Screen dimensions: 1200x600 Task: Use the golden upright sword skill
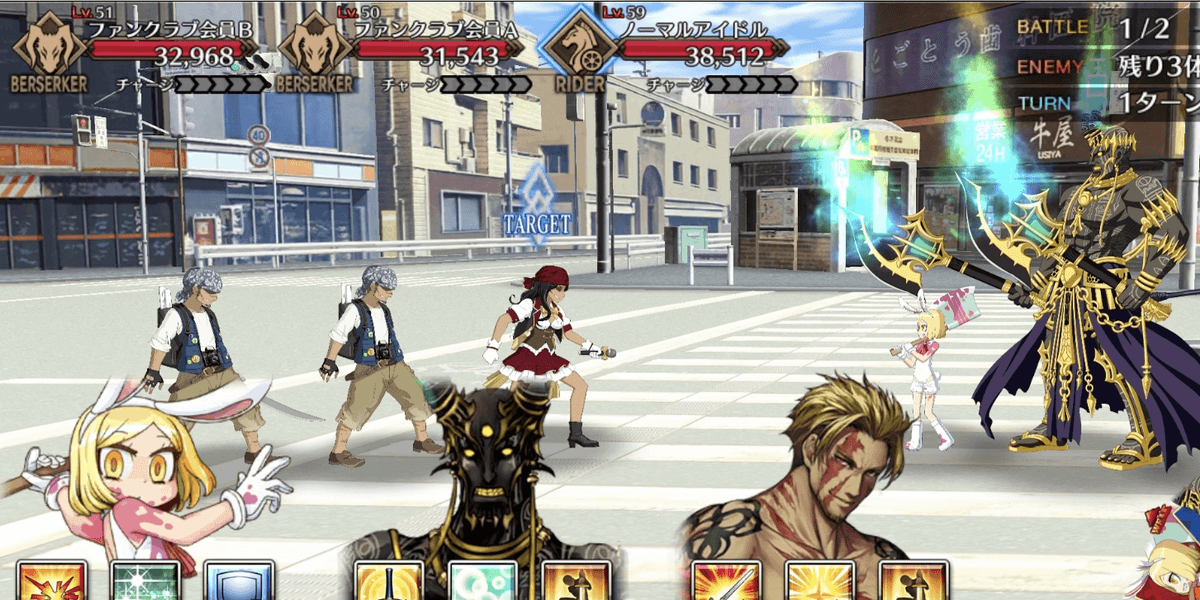pos(389,582)
